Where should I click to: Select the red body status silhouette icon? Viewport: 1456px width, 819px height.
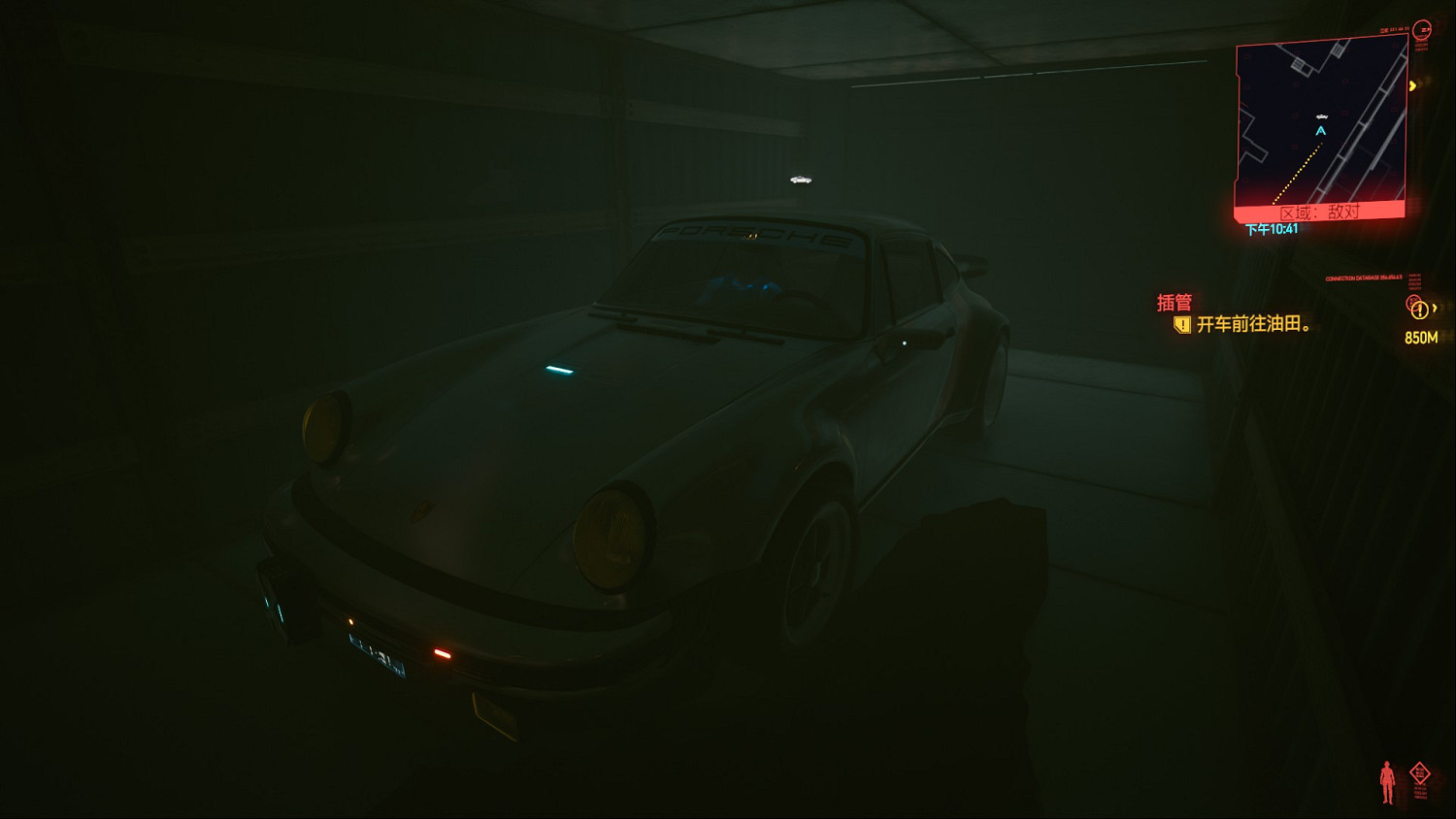pos(1387,782)
